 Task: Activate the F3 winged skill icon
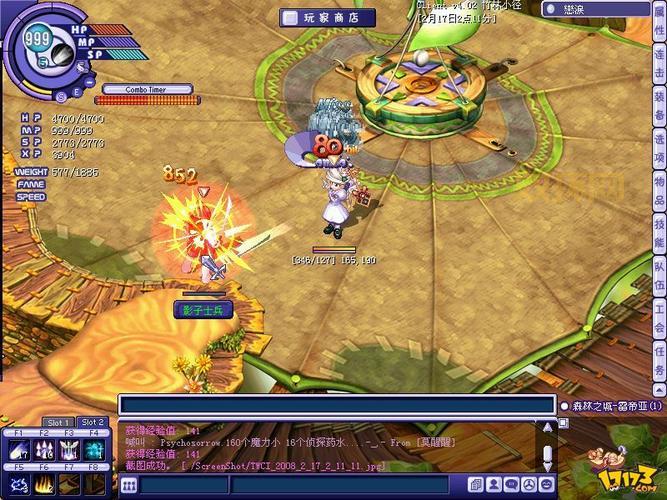coord(69,451)
